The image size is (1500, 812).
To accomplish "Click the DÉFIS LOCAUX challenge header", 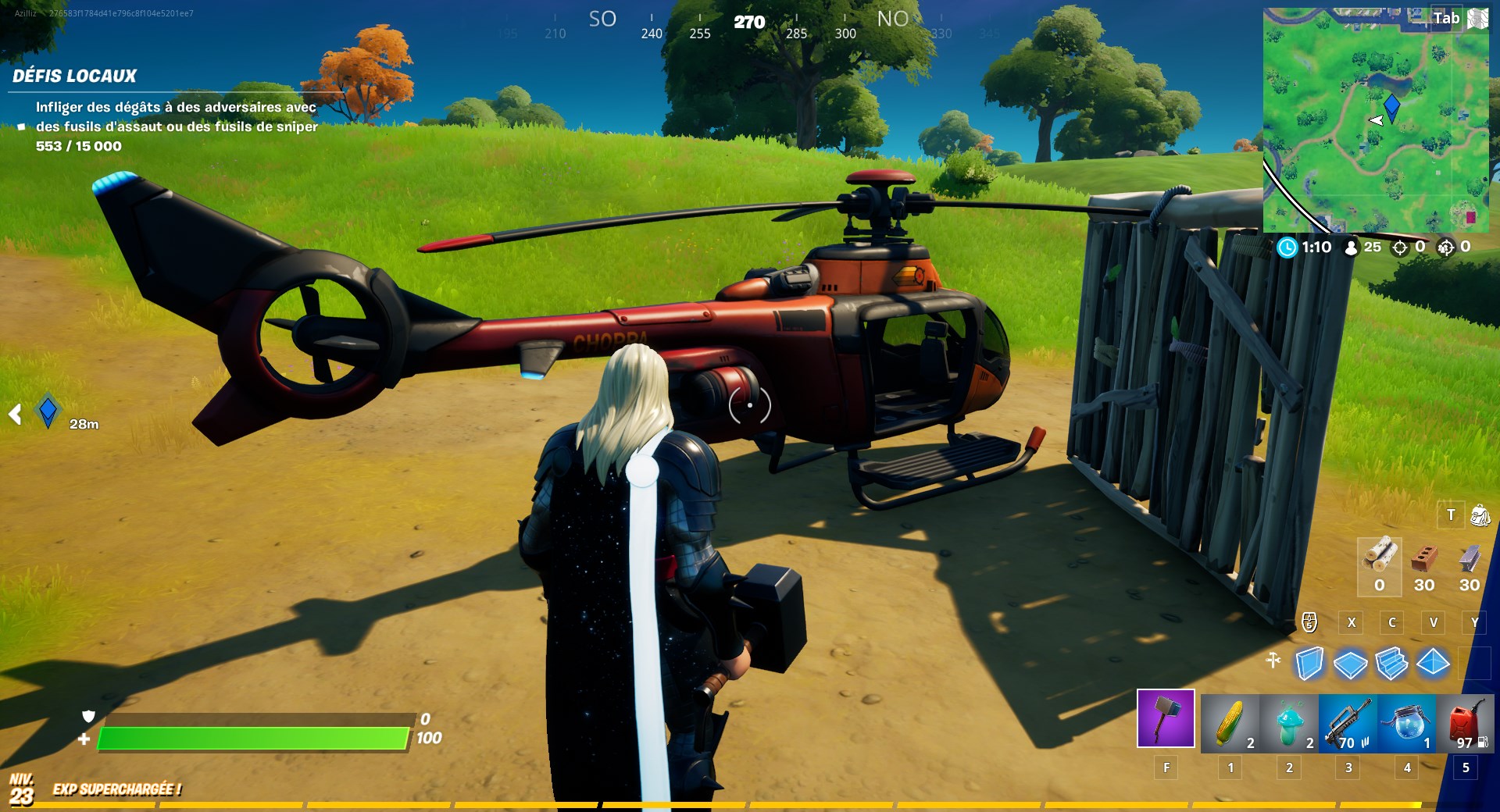I will click(x=74, y=76).
